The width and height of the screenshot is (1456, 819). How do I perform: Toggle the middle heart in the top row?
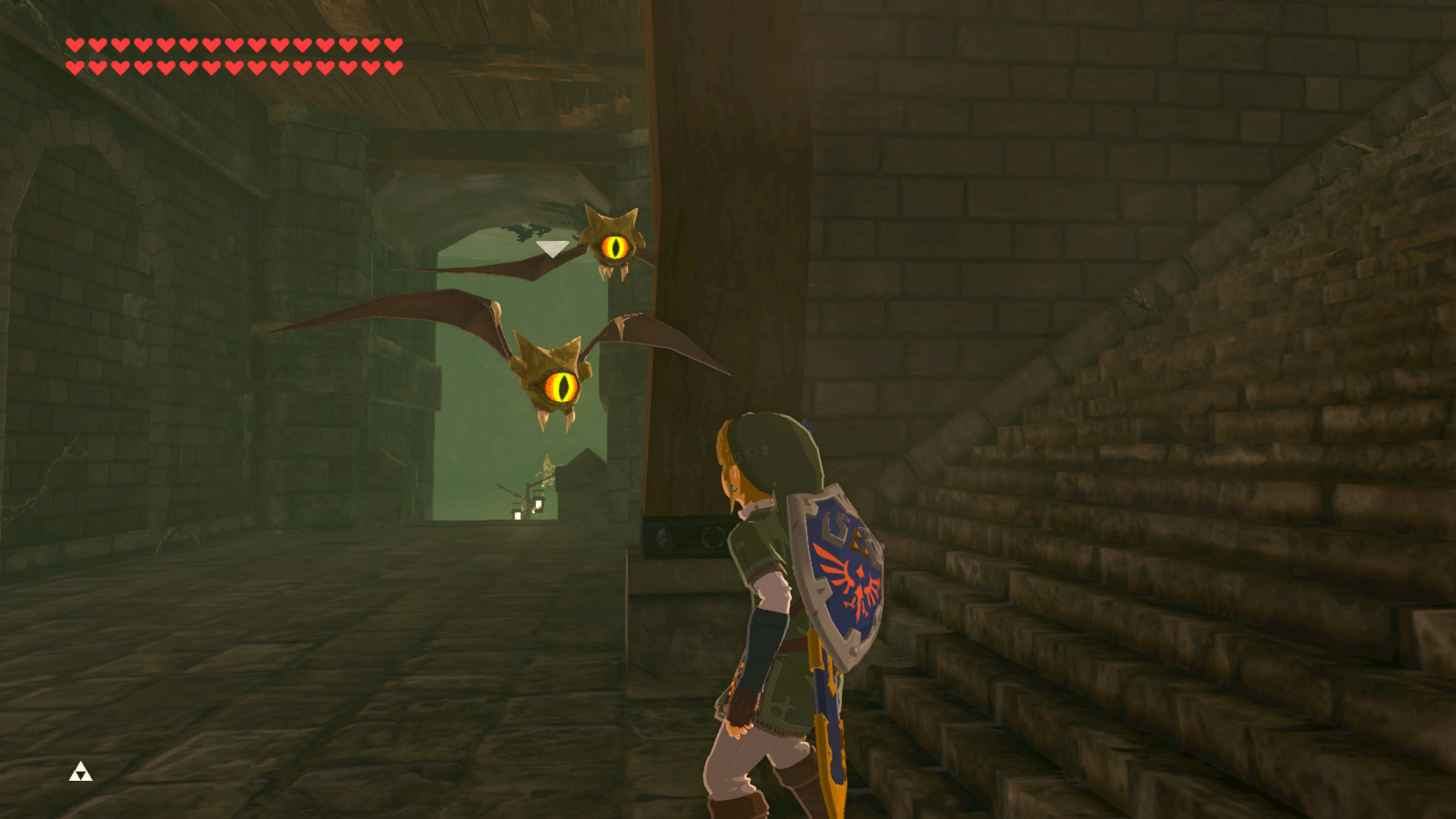[233, 45]
